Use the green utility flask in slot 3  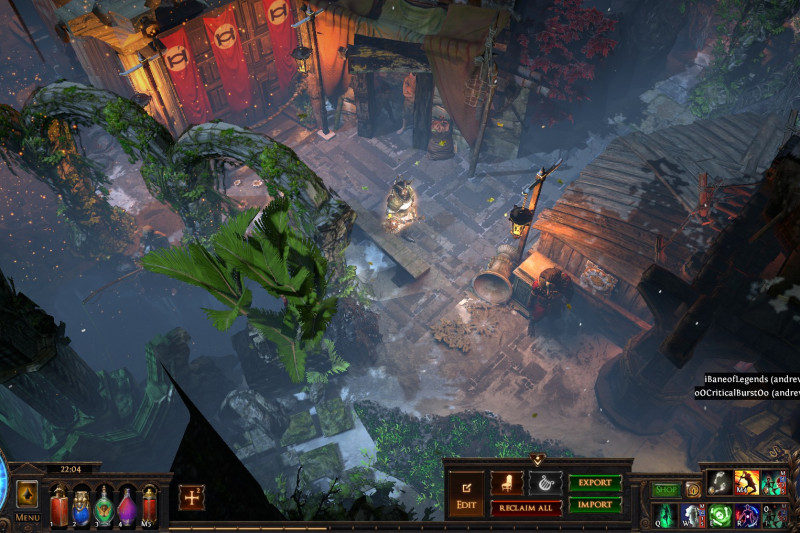click(104, 505)
